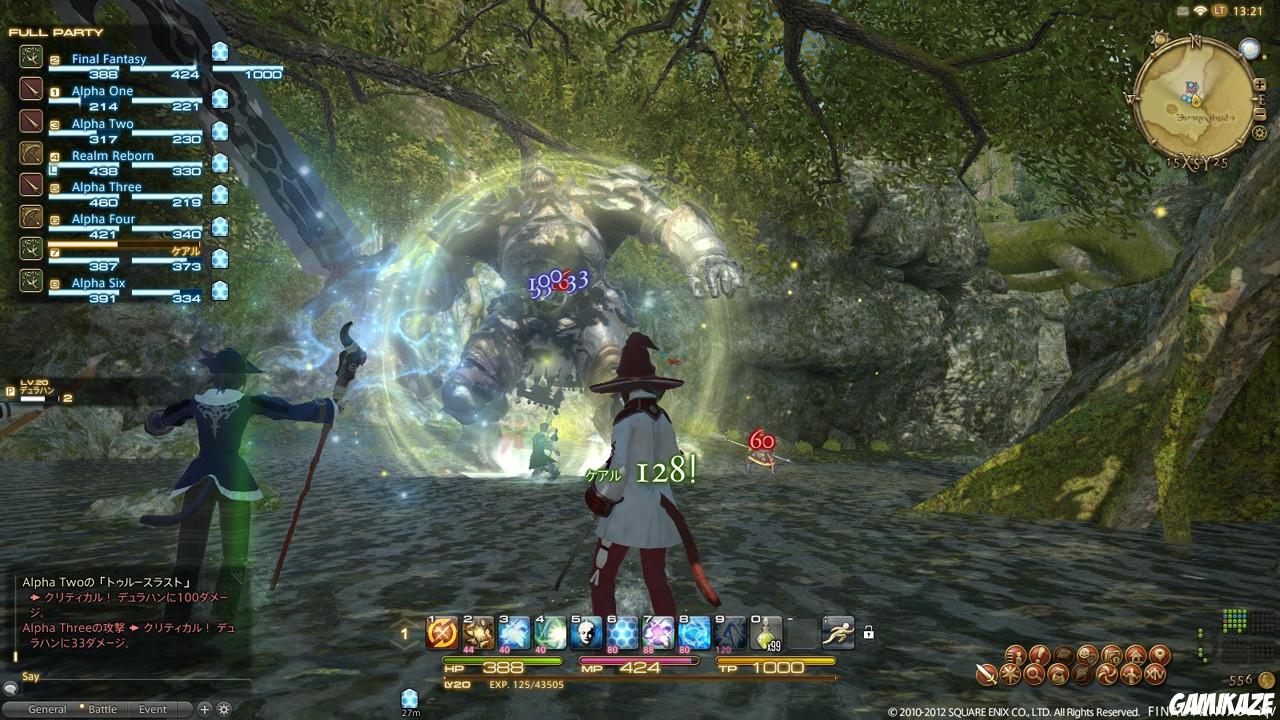Click the sword actions icon in the menu
1280x720 pixels.
point(985,673)
